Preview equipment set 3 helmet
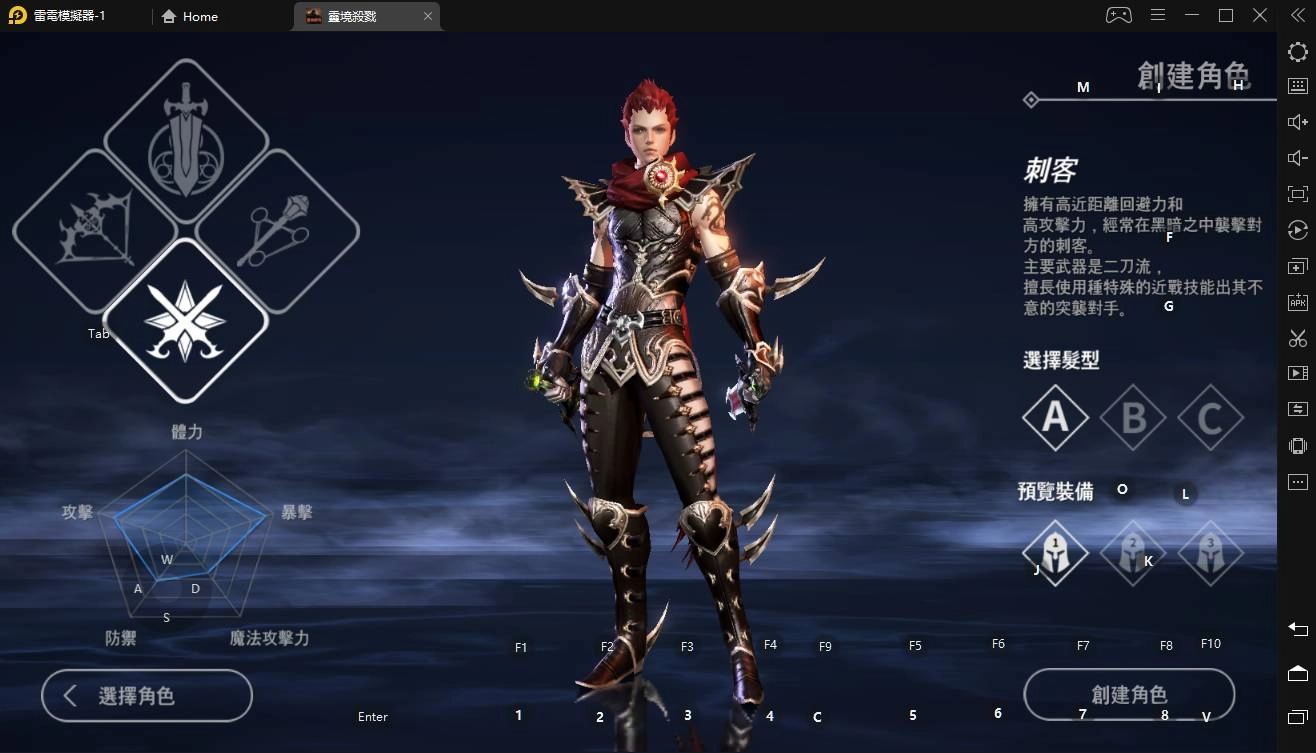Screen dimensions: 1316x753 tap(1210, 552)
